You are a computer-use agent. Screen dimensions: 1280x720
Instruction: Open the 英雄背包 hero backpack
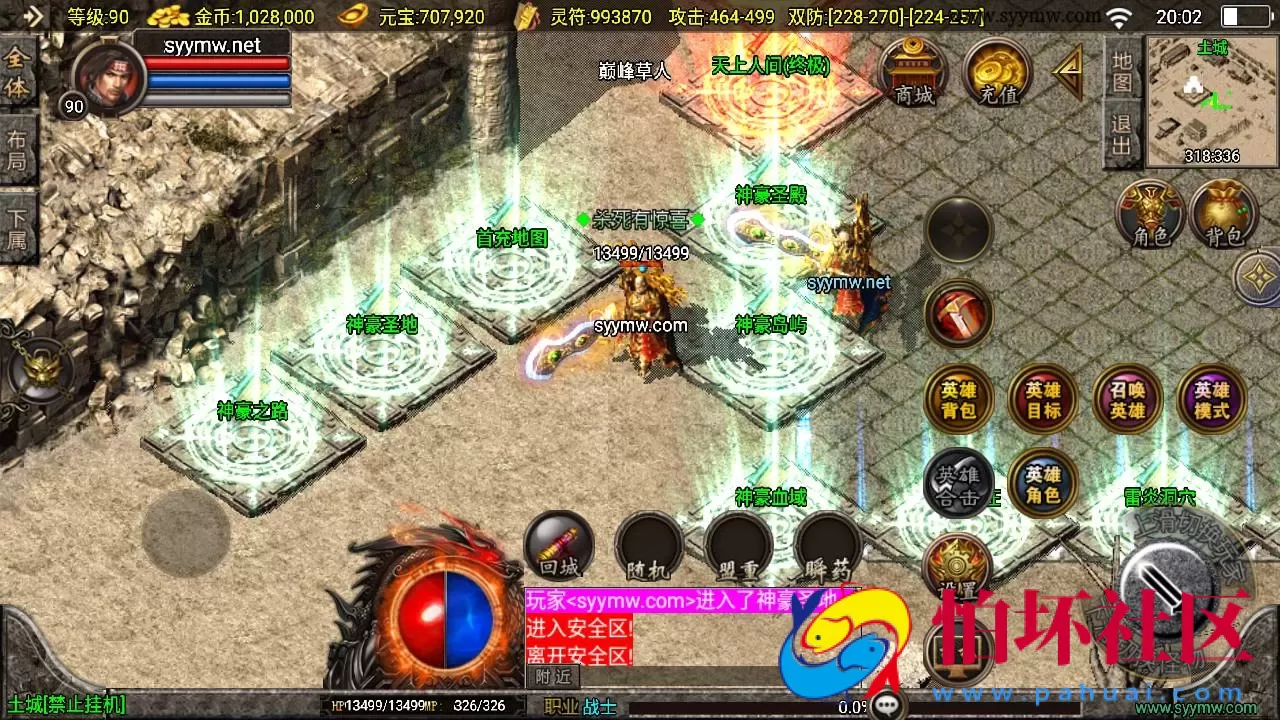[x=958, y=400]
